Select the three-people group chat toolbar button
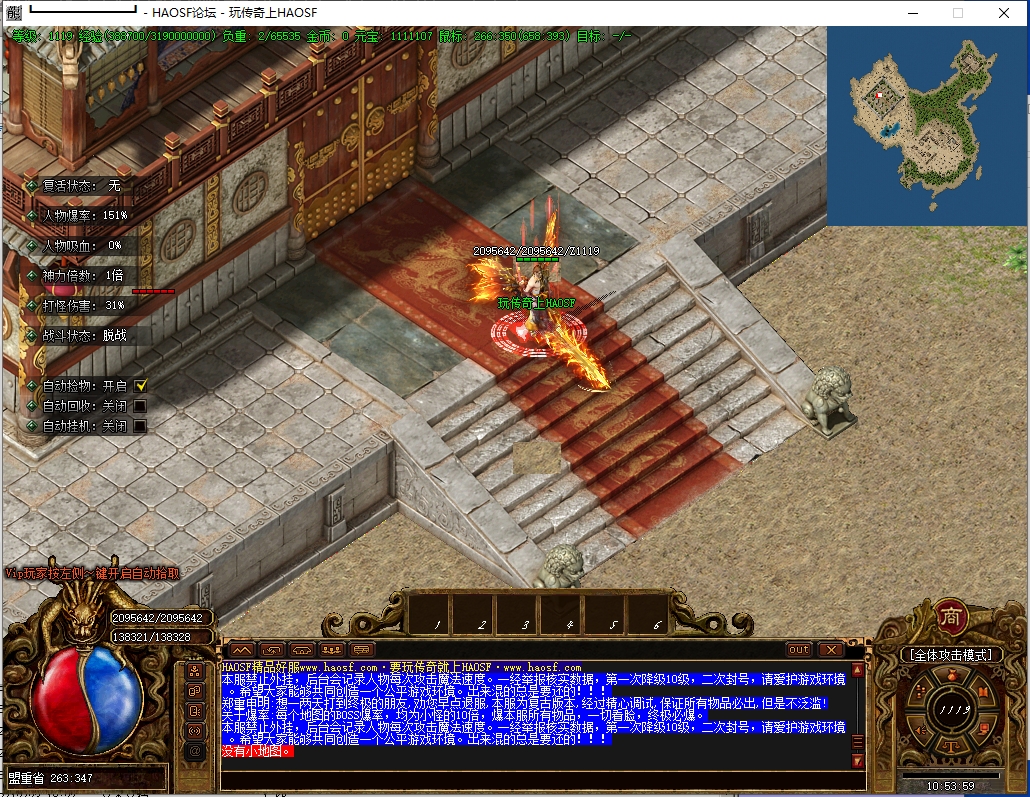1030x797 pixels. click(332, 650)
